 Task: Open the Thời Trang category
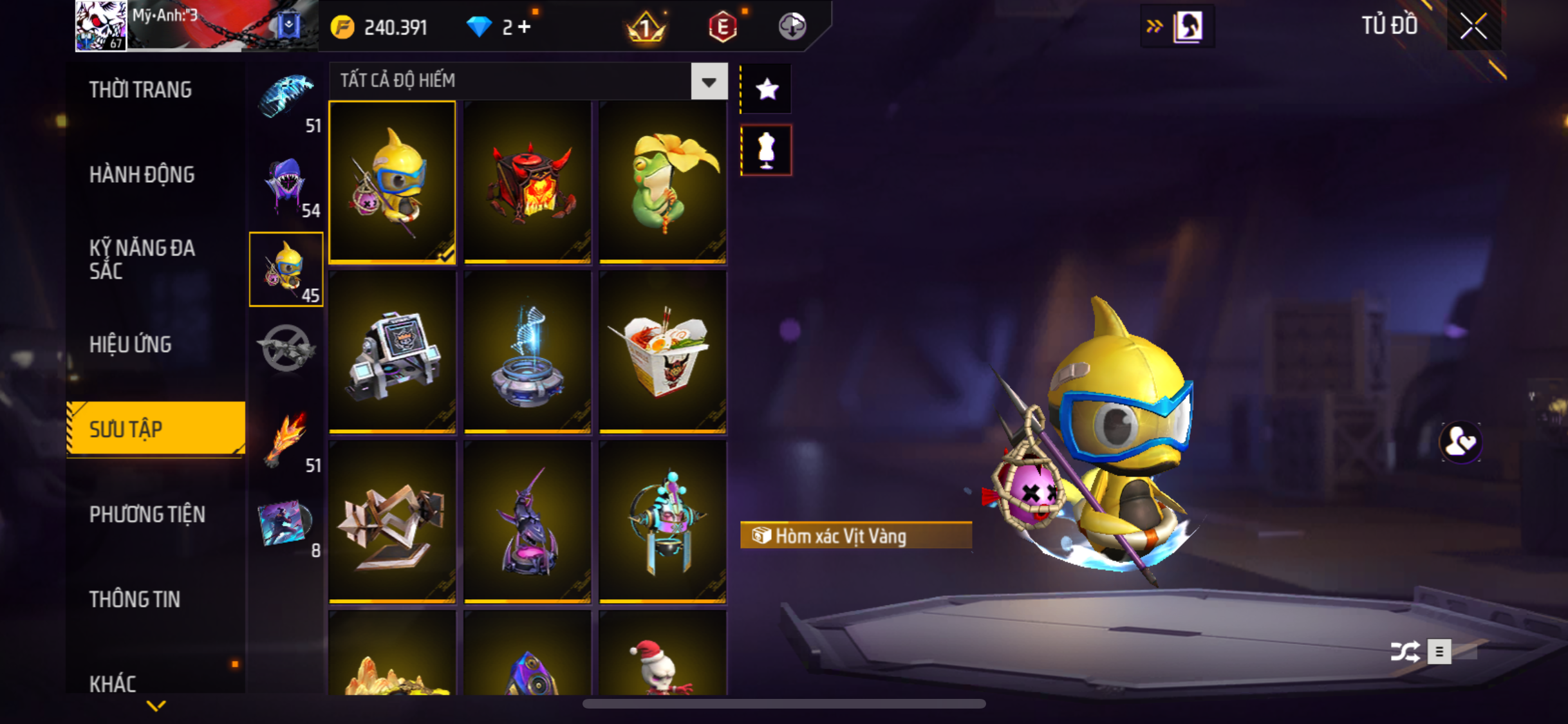pos(140,89)
